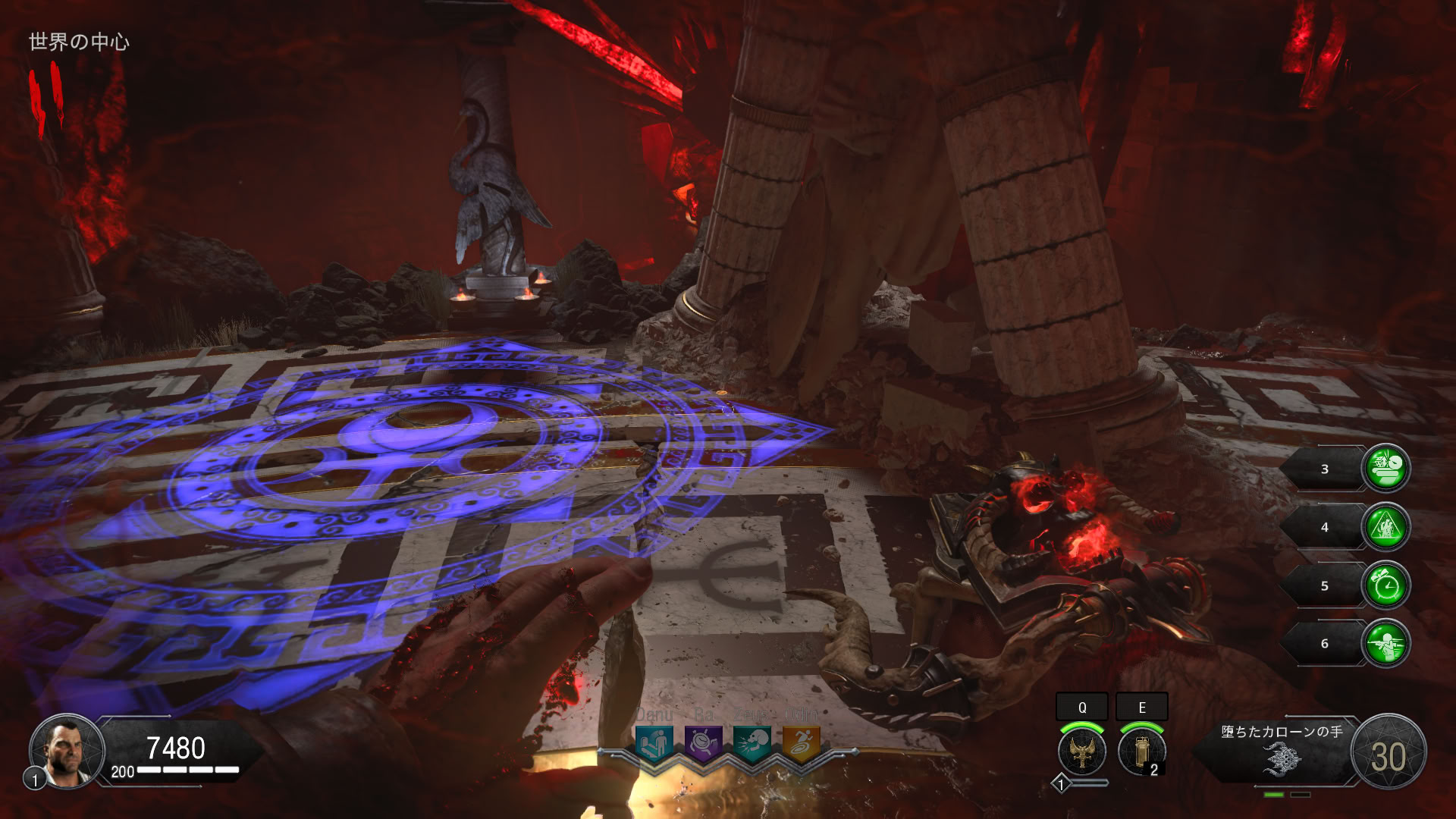The height and width of the screenshot is (819, 1456).
Task: Select the Danu perk icon
Action: [654, 742]
